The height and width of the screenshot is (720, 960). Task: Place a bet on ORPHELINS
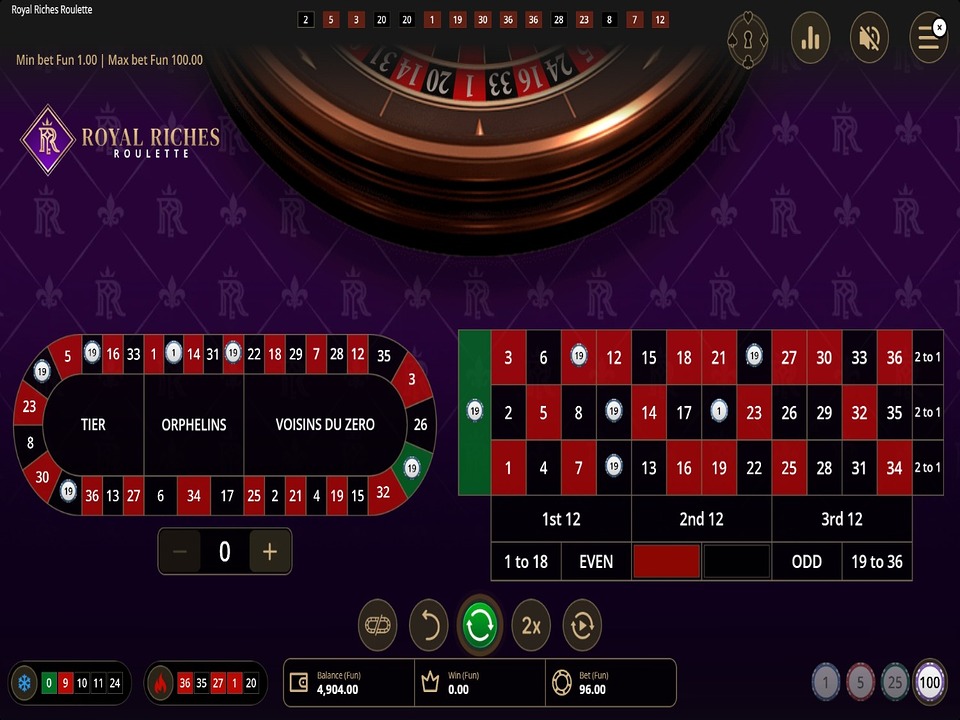click(x=194, y=424)
